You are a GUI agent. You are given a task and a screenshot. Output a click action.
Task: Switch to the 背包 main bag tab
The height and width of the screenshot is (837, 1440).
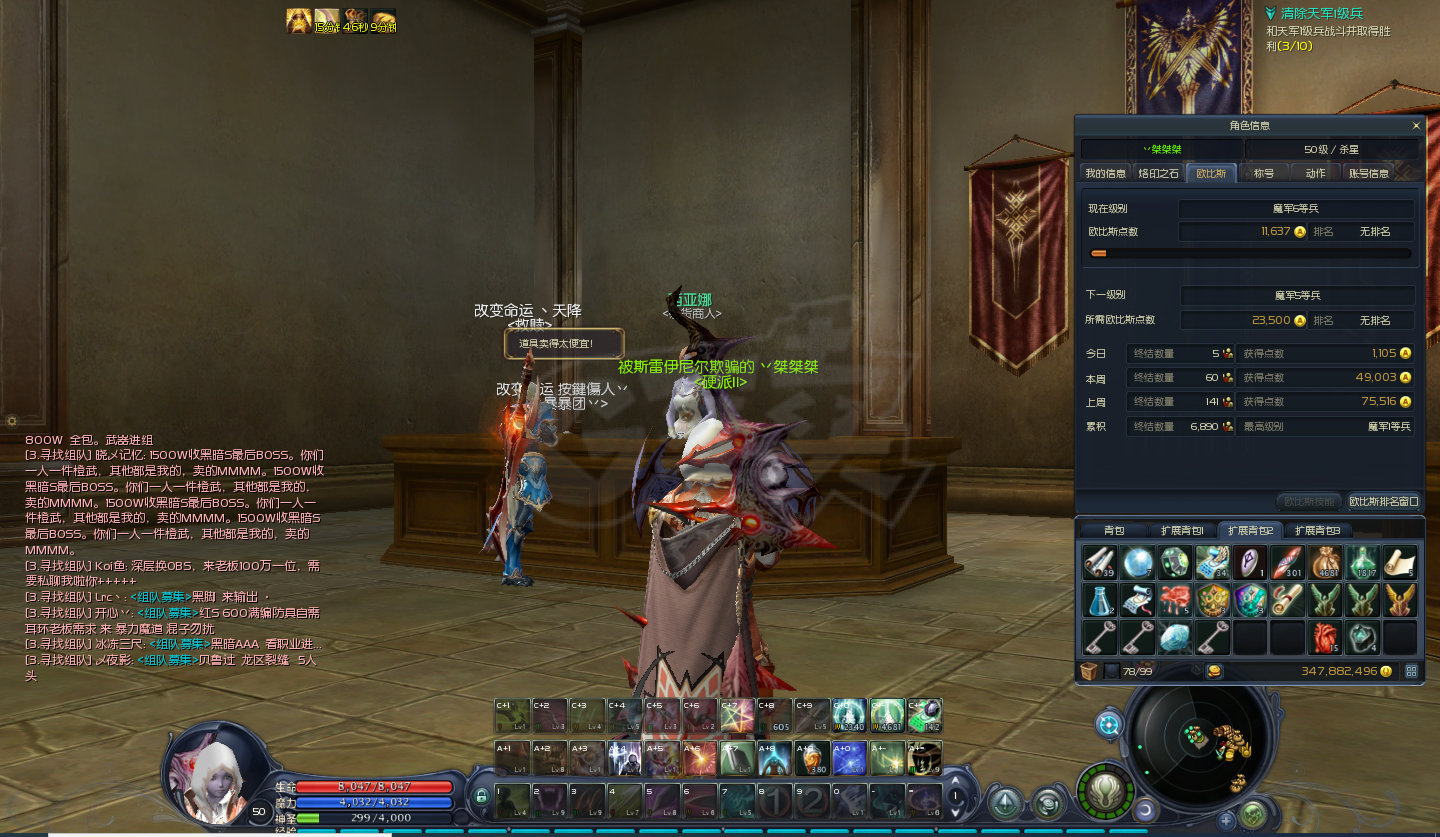1114,530
